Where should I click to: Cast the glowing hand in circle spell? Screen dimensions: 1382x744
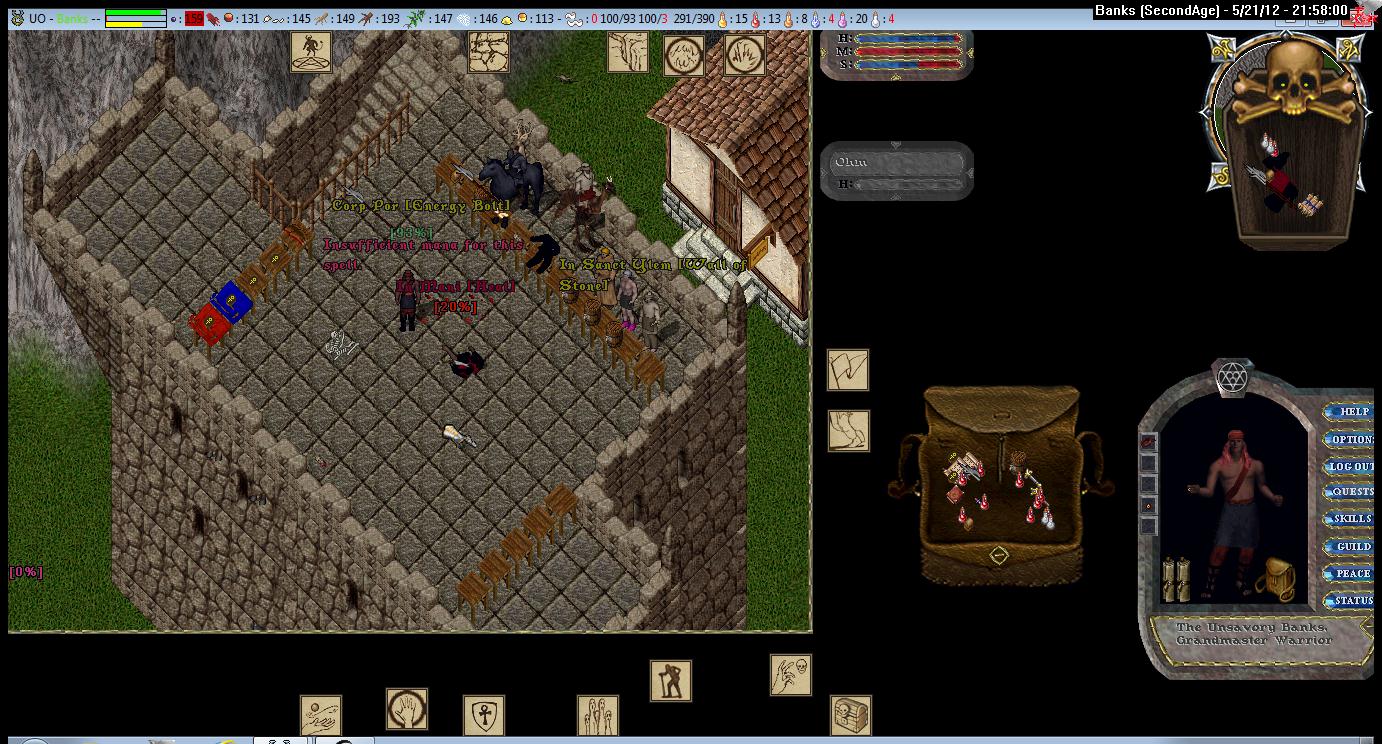(x=407, y=709)
